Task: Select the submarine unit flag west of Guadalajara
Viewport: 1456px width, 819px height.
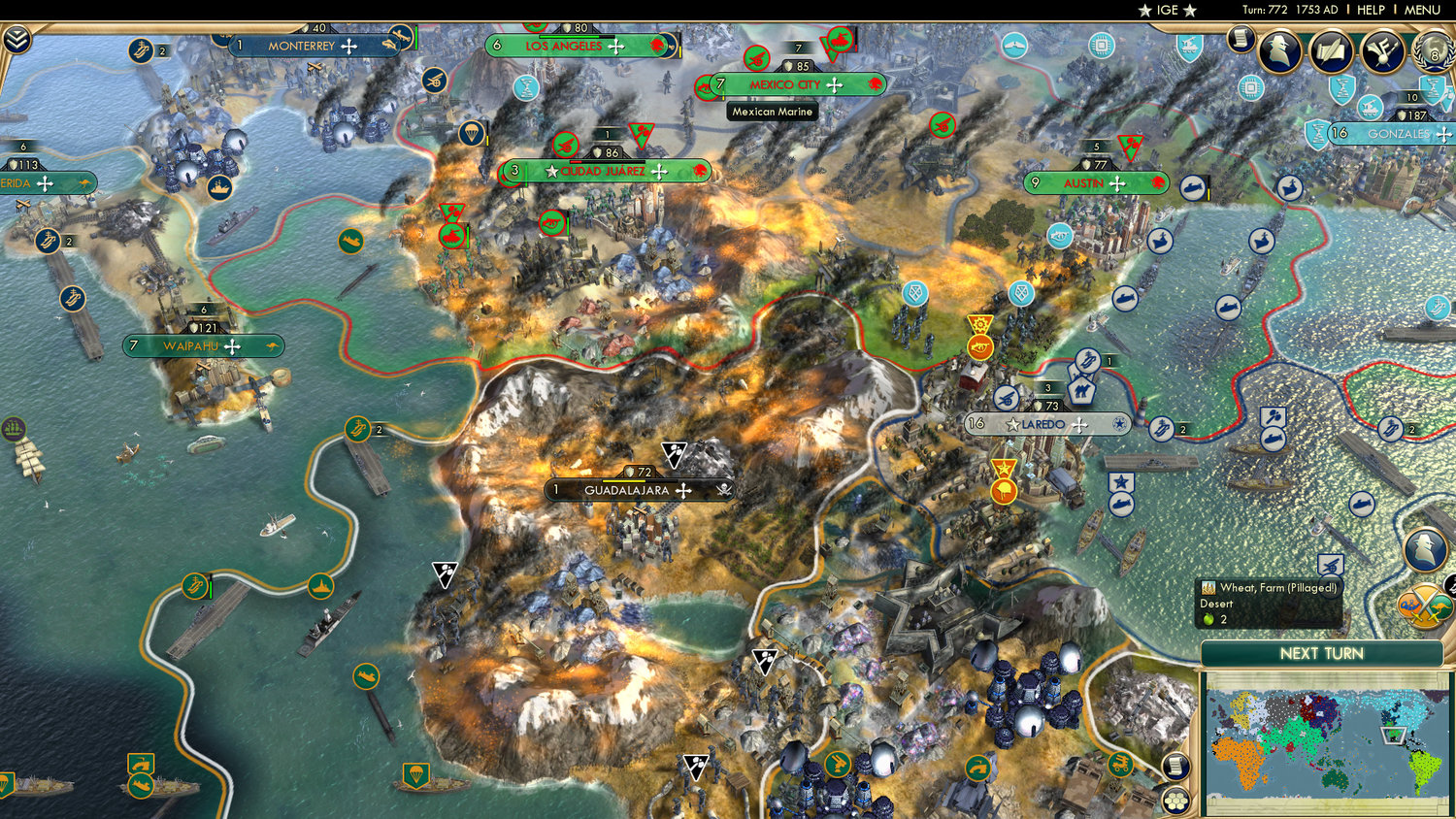Action: pyautogui.click(x=366, y=677)
